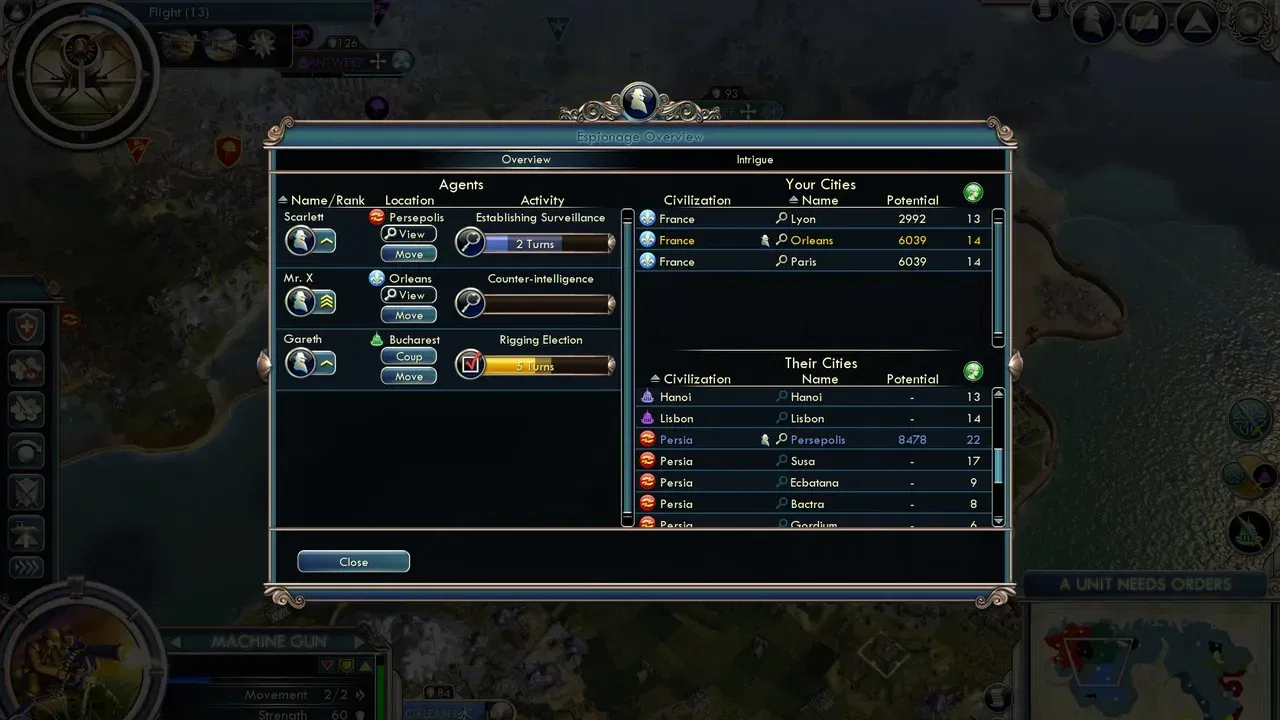The width and height of the screenshot is (1280, 720).
Task: View Orleans where Mr. X is stationed
Action: (x=409, y=295)
